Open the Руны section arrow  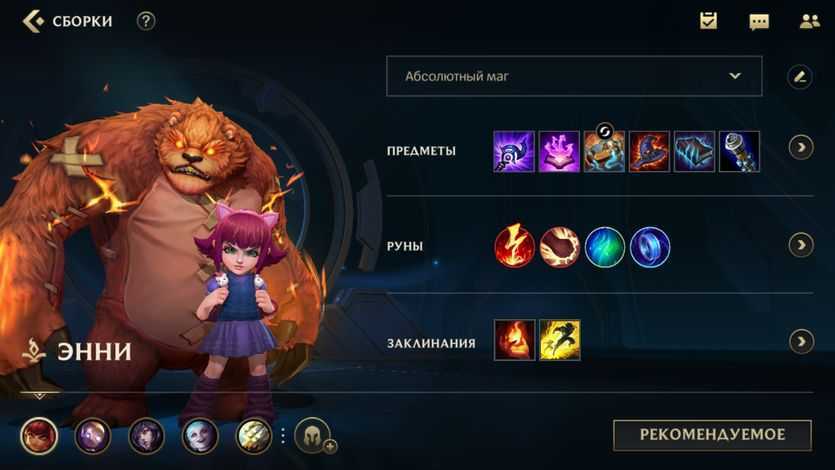coord(800,245)
